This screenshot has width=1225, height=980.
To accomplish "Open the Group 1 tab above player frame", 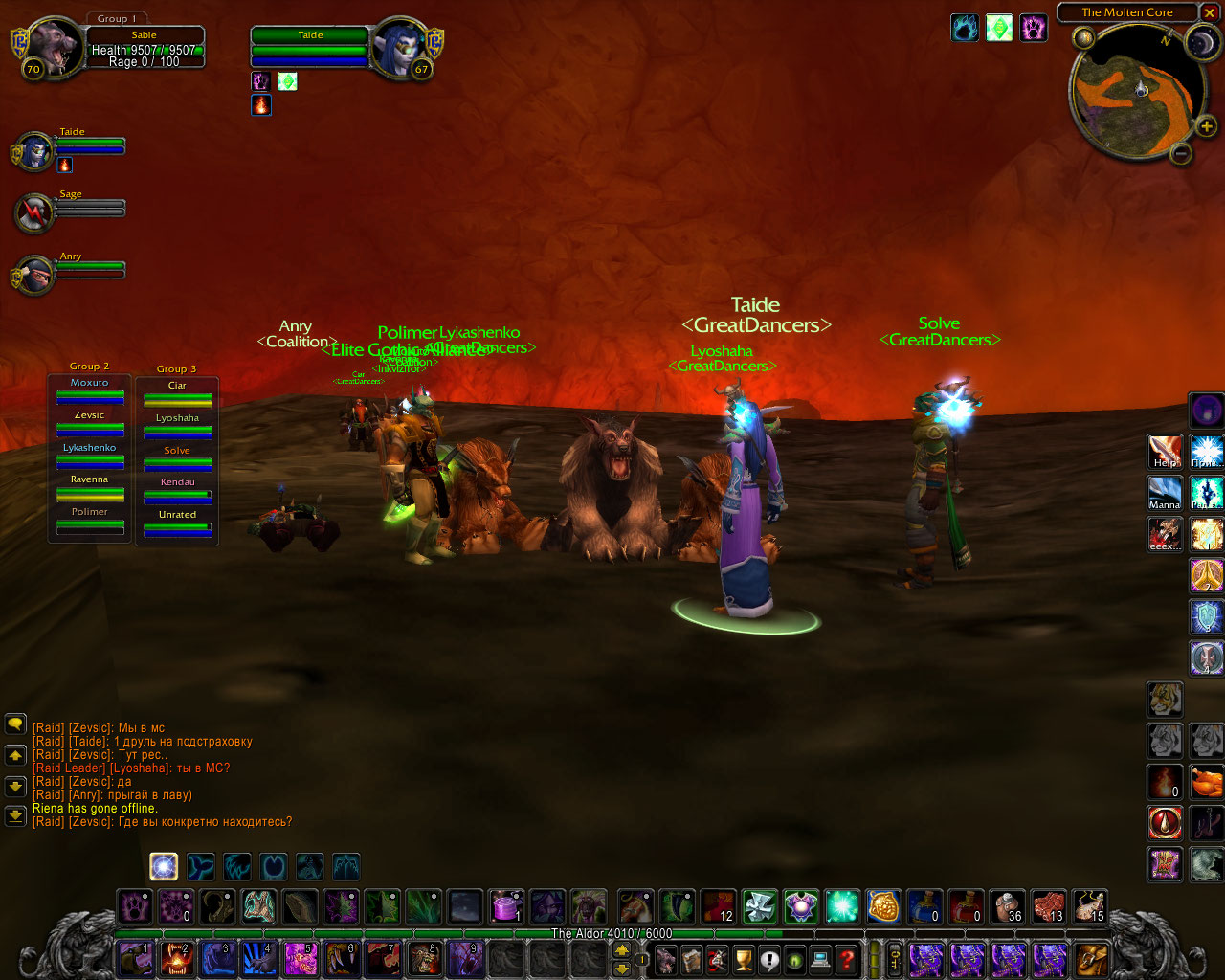I will 117,18.
